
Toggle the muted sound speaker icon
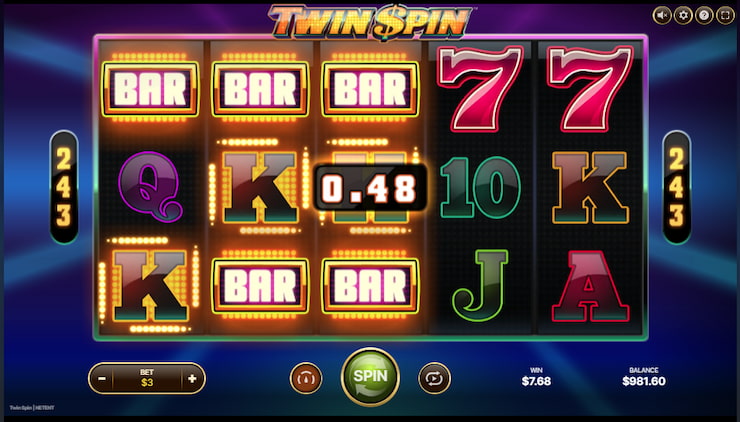(662, 15)
